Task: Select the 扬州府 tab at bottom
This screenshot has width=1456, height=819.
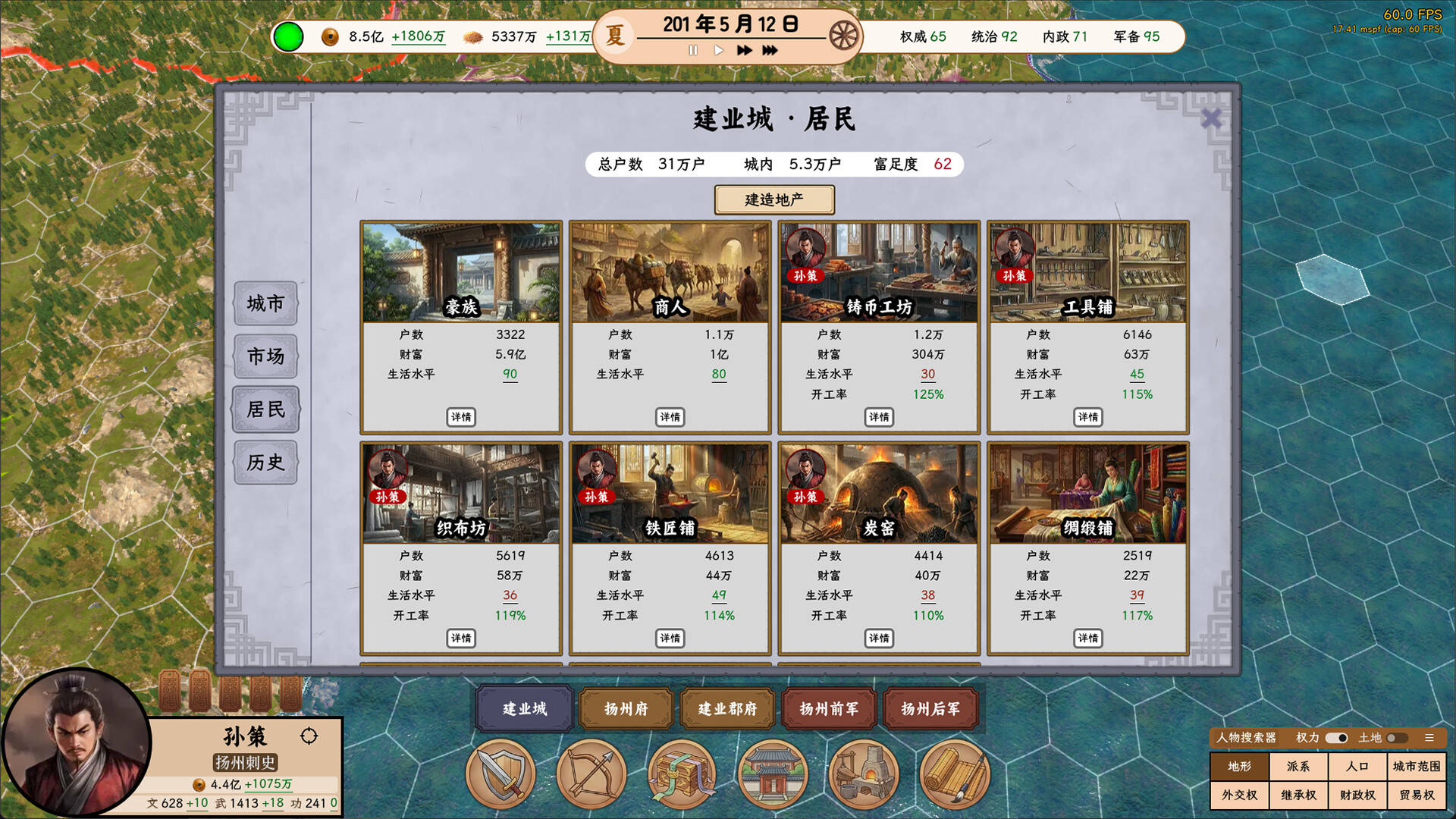Action: click(626, 709)
